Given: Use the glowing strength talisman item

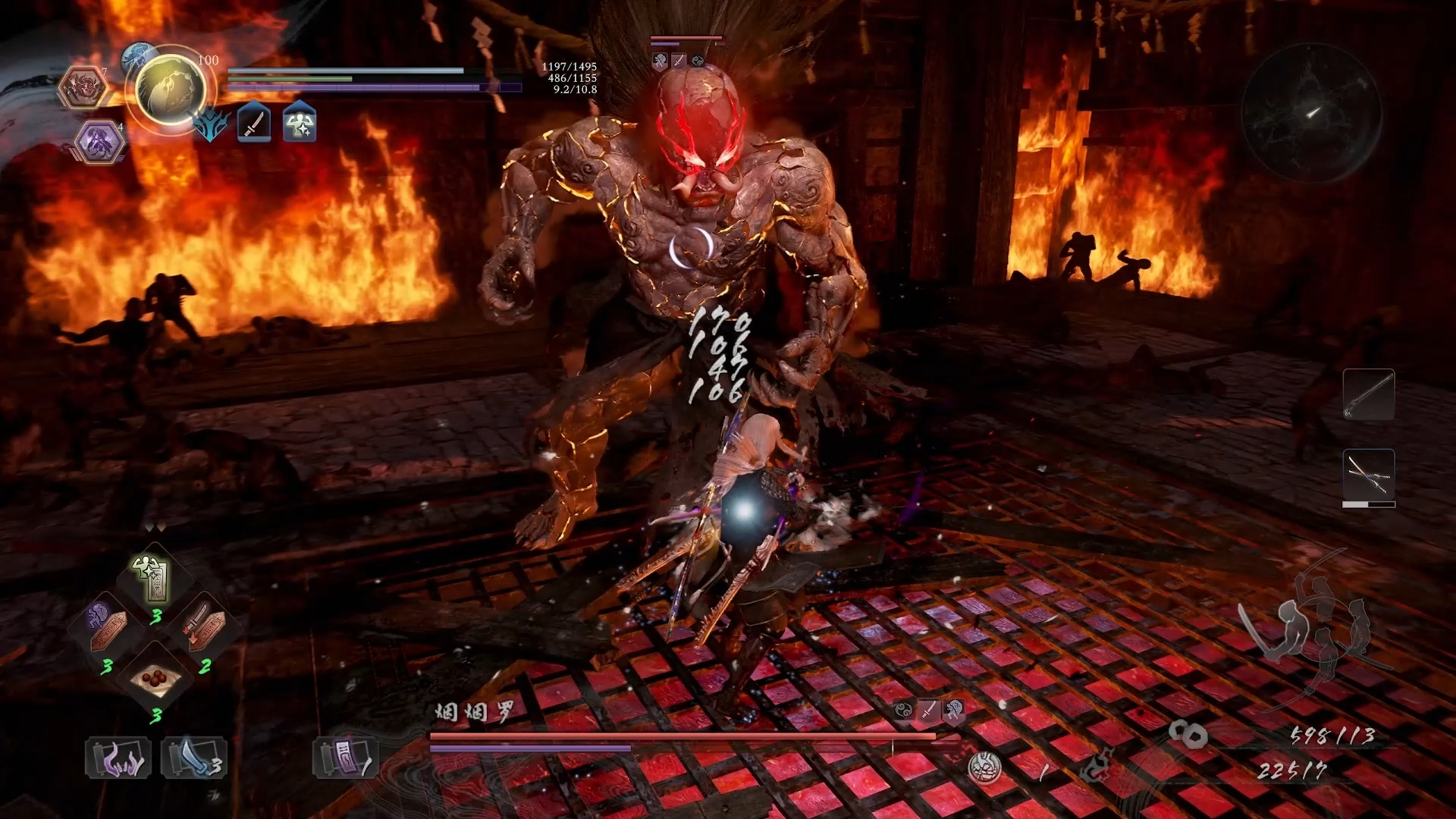Looking at the screenshot, I should (x=152, y=578).
